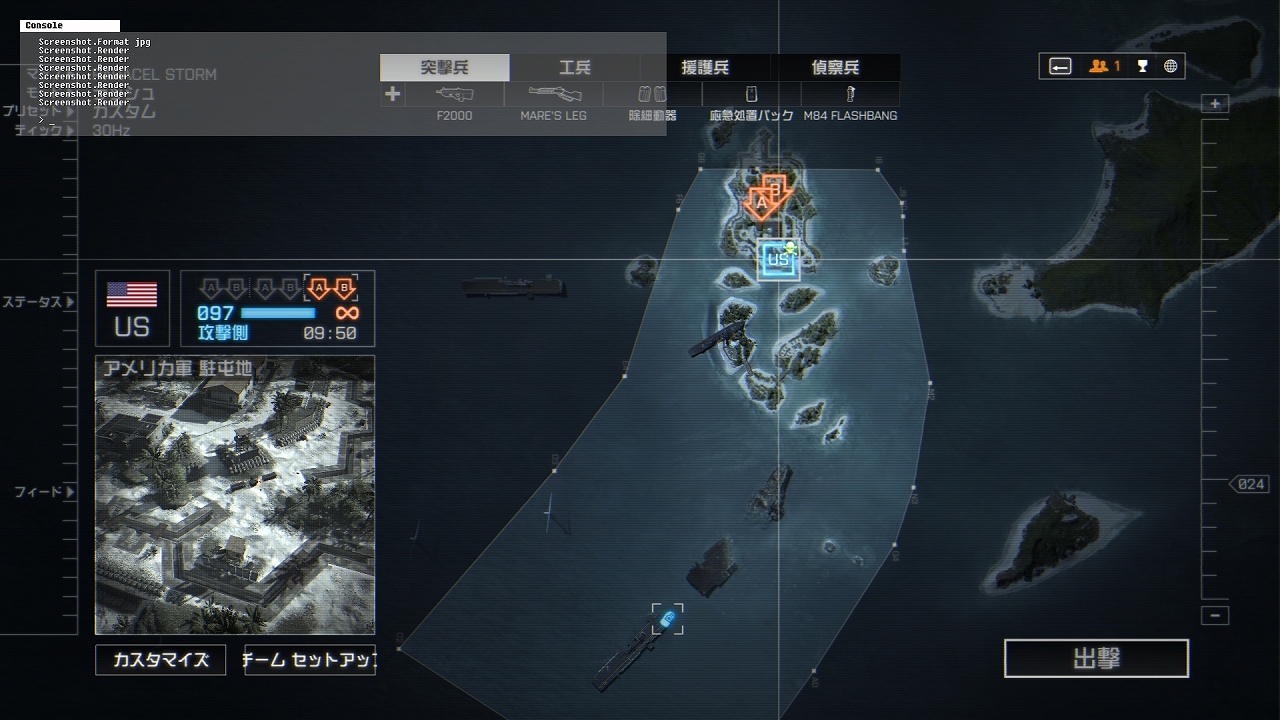Image resolution: width=1280 pixels, height=720 pixels.
Task: Choose the boat spawn marker near carrier
Action: (x=668, y=620)
